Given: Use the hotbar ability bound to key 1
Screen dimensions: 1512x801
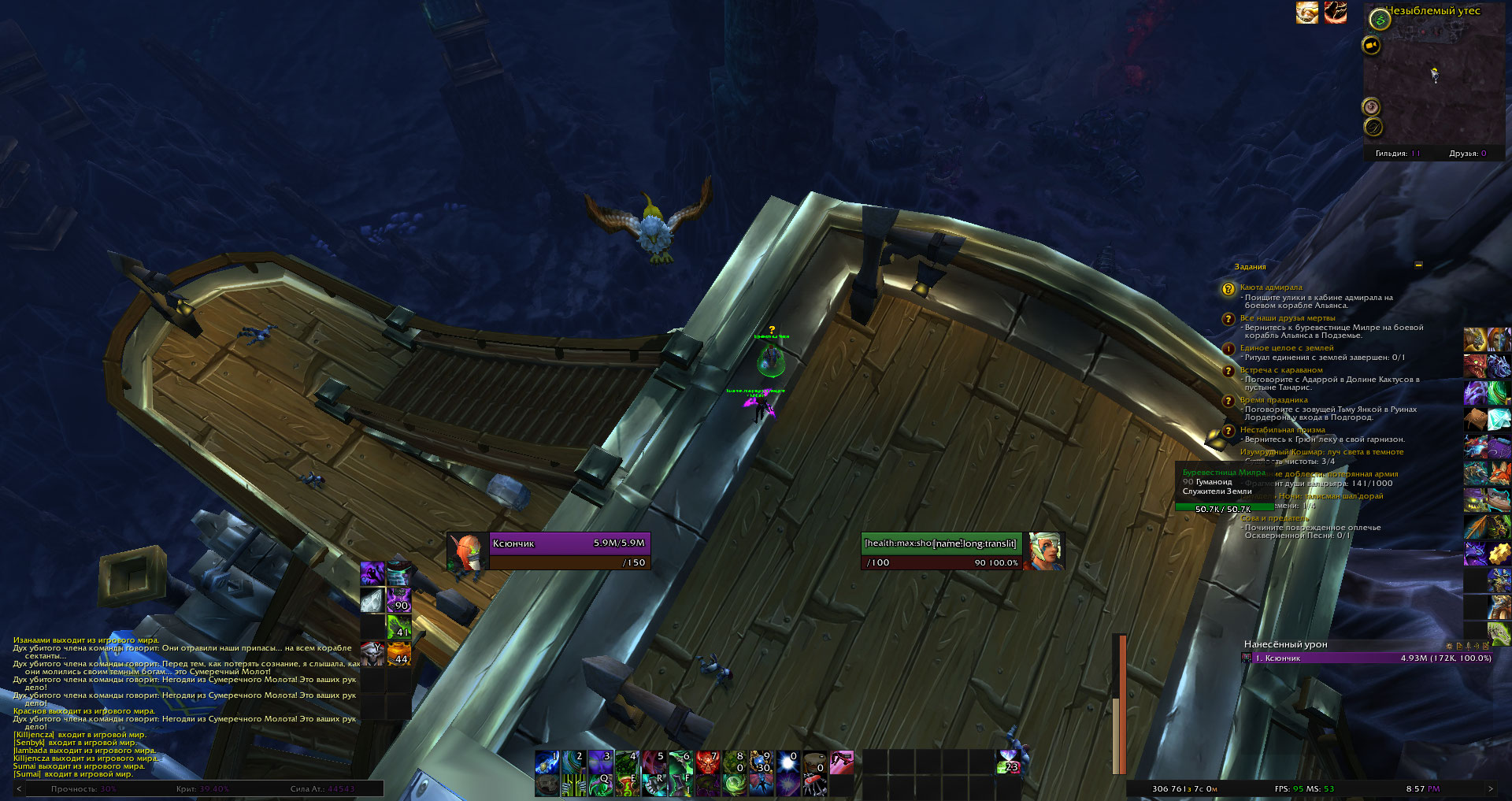Looking at the screenshot, I should coord(547,762).
